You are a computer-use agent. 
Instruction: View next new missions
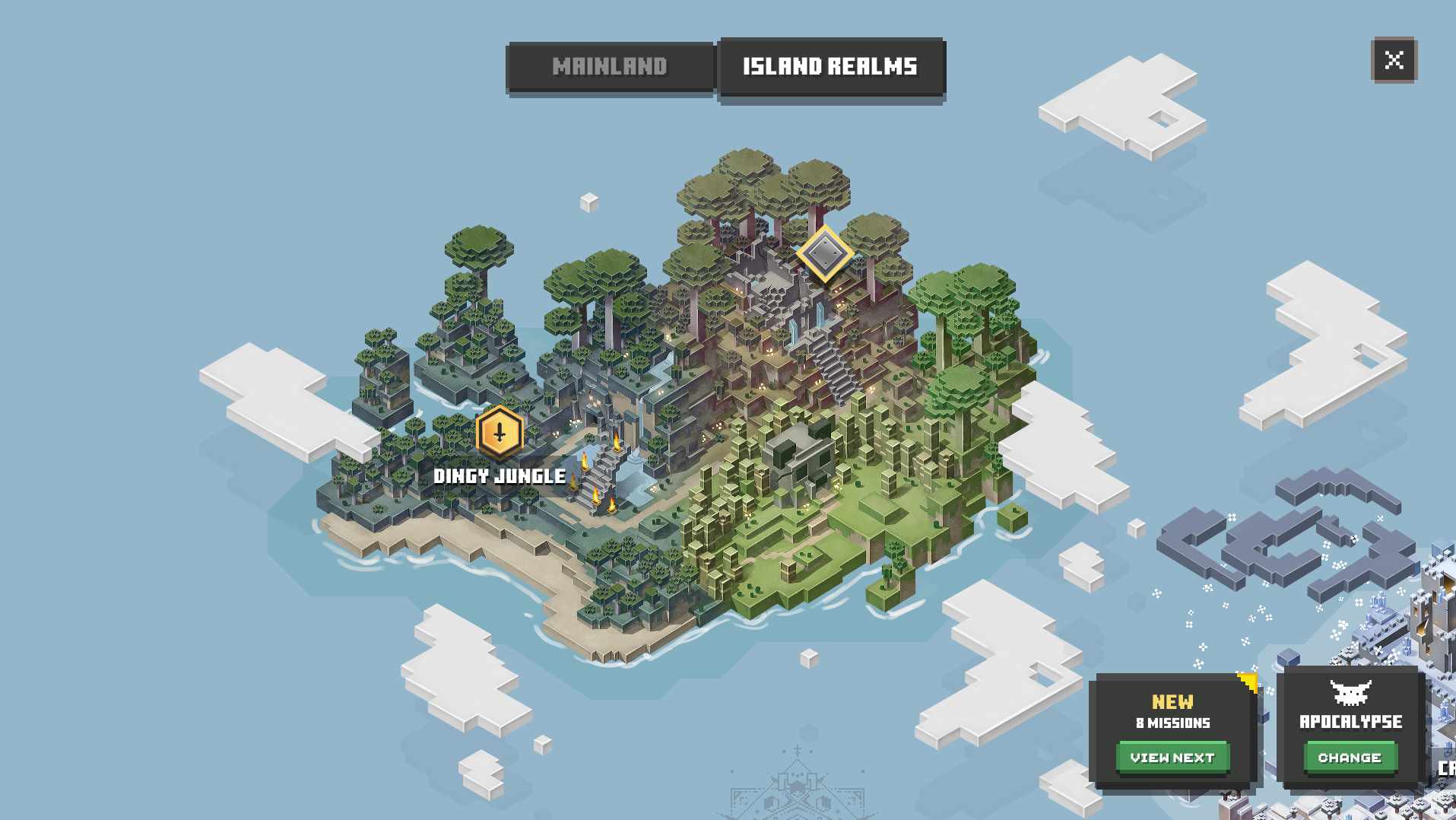pos(1172,758)
